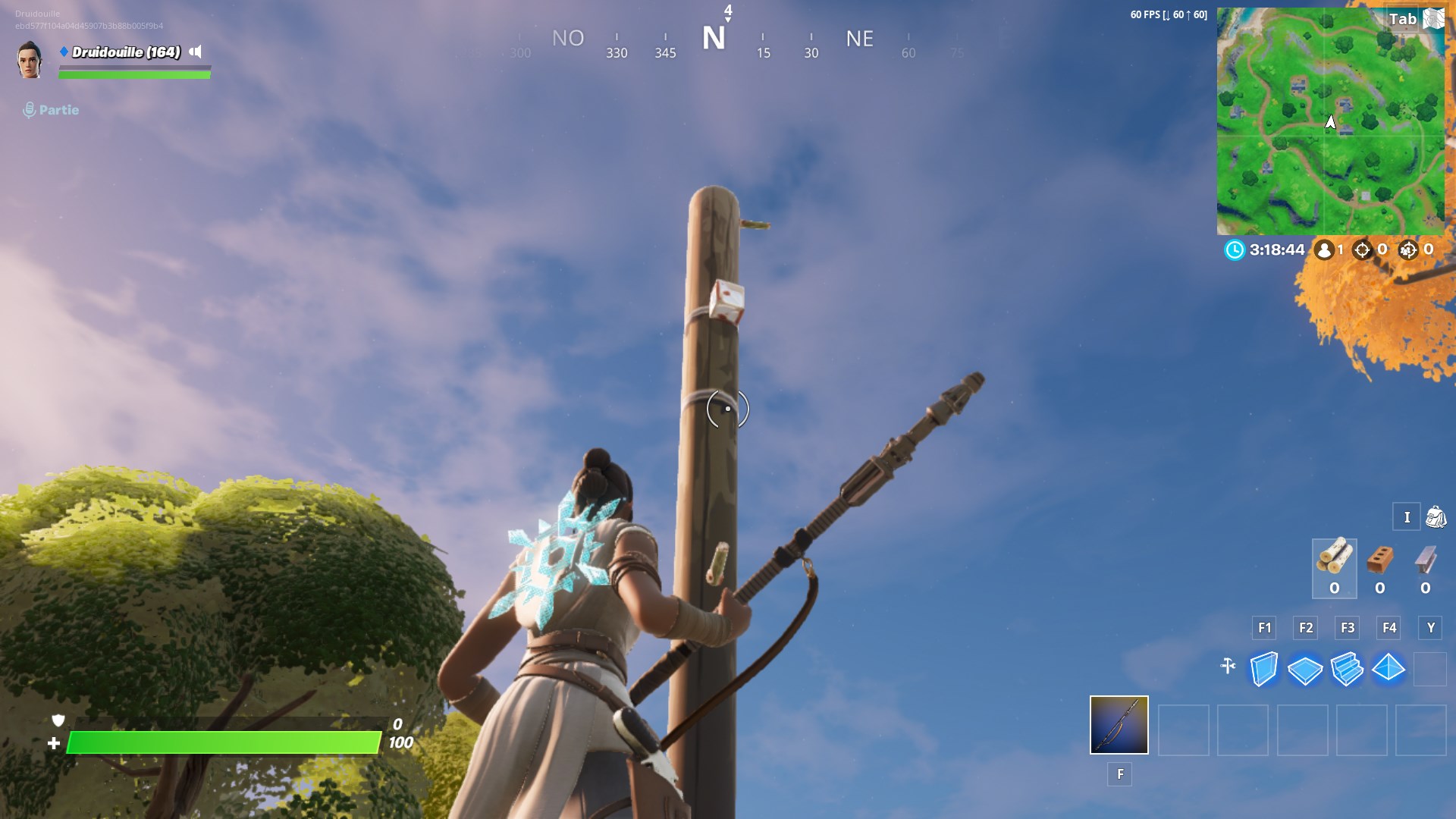This screenshot has height=819, width=1456.
Task: Select the wall build piece icon
Action: click(x=1265, y=670)
